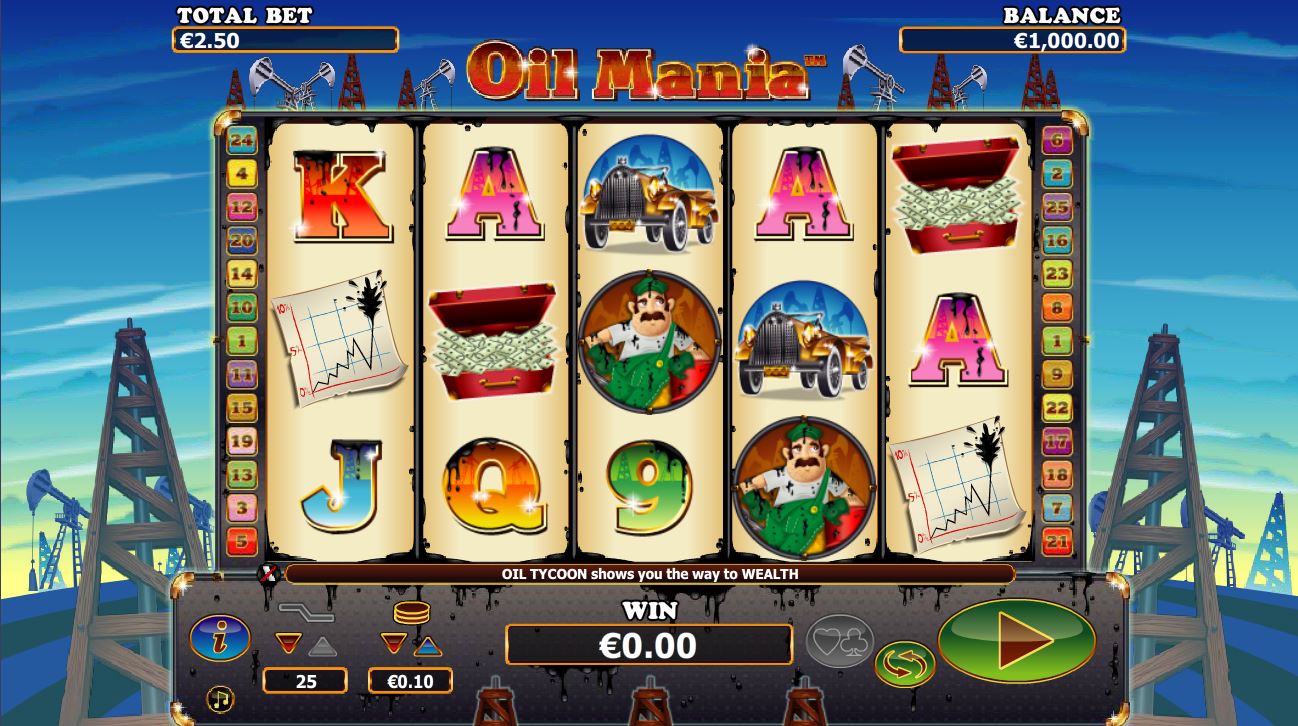
Task: Select payline marker 6
Action: tap(1057, 141)
